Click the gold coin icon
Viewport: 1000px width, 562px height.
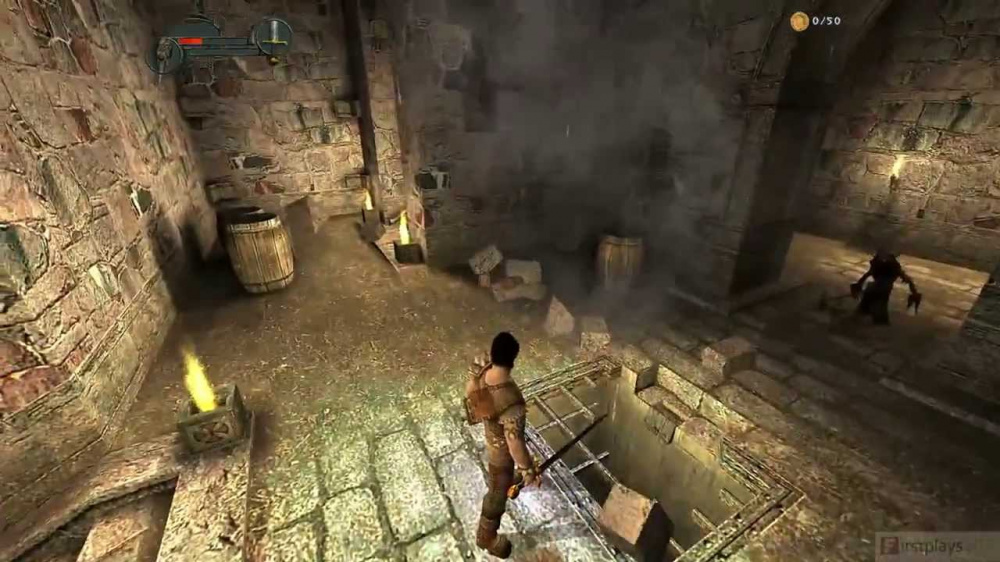click(799, 21)
